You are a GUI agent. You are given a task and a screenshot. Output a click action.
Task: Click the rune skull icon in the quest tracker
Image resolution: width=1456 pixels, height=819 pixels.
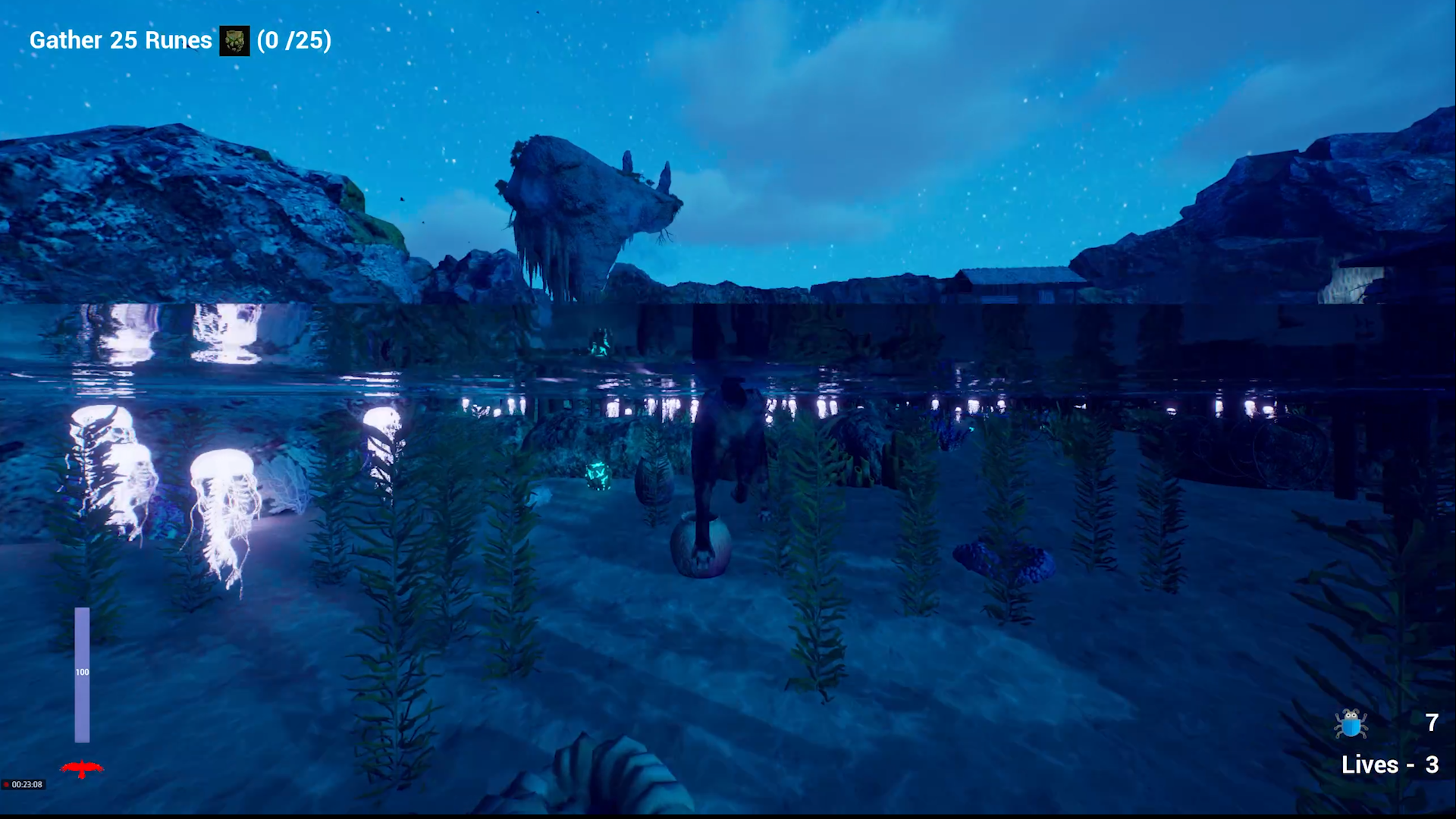tap(234, 40)
